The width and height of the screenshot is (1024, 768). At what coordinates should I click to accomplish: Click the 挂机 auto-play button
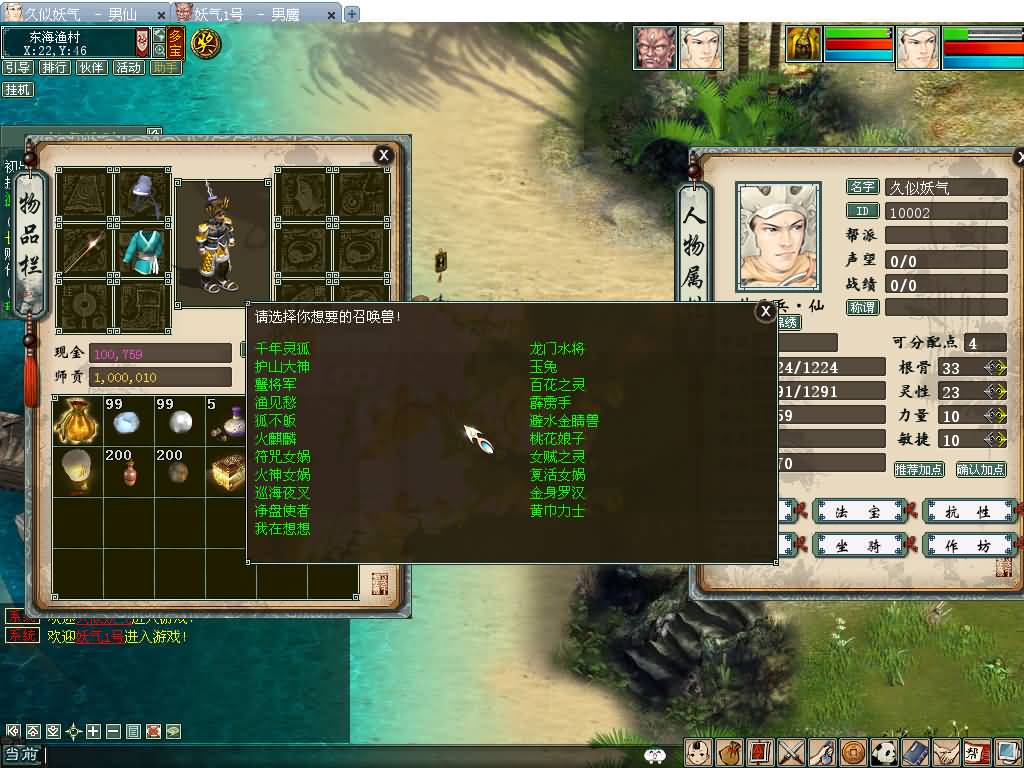(x=17, y=90)
